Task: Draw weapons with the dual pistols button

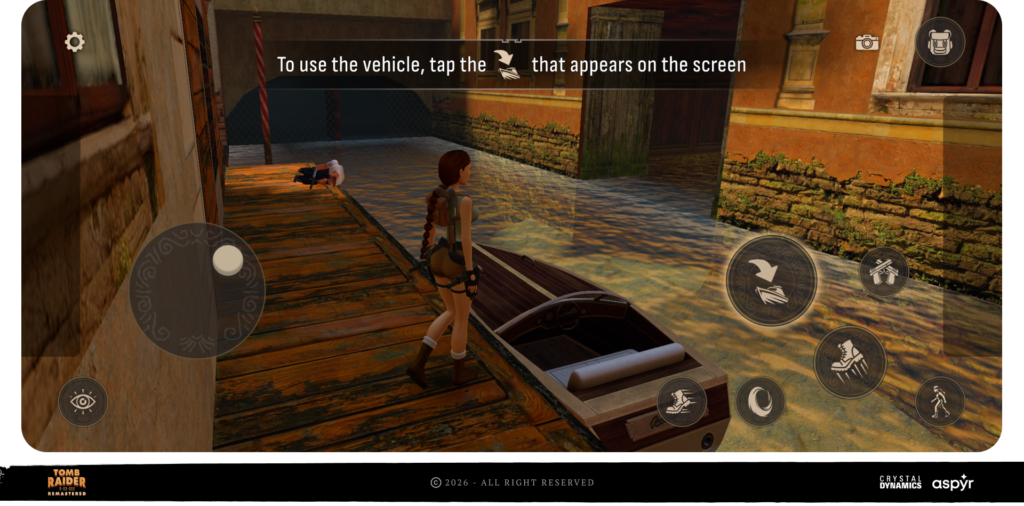Action: pyautogui.click(x=884, y=271)
